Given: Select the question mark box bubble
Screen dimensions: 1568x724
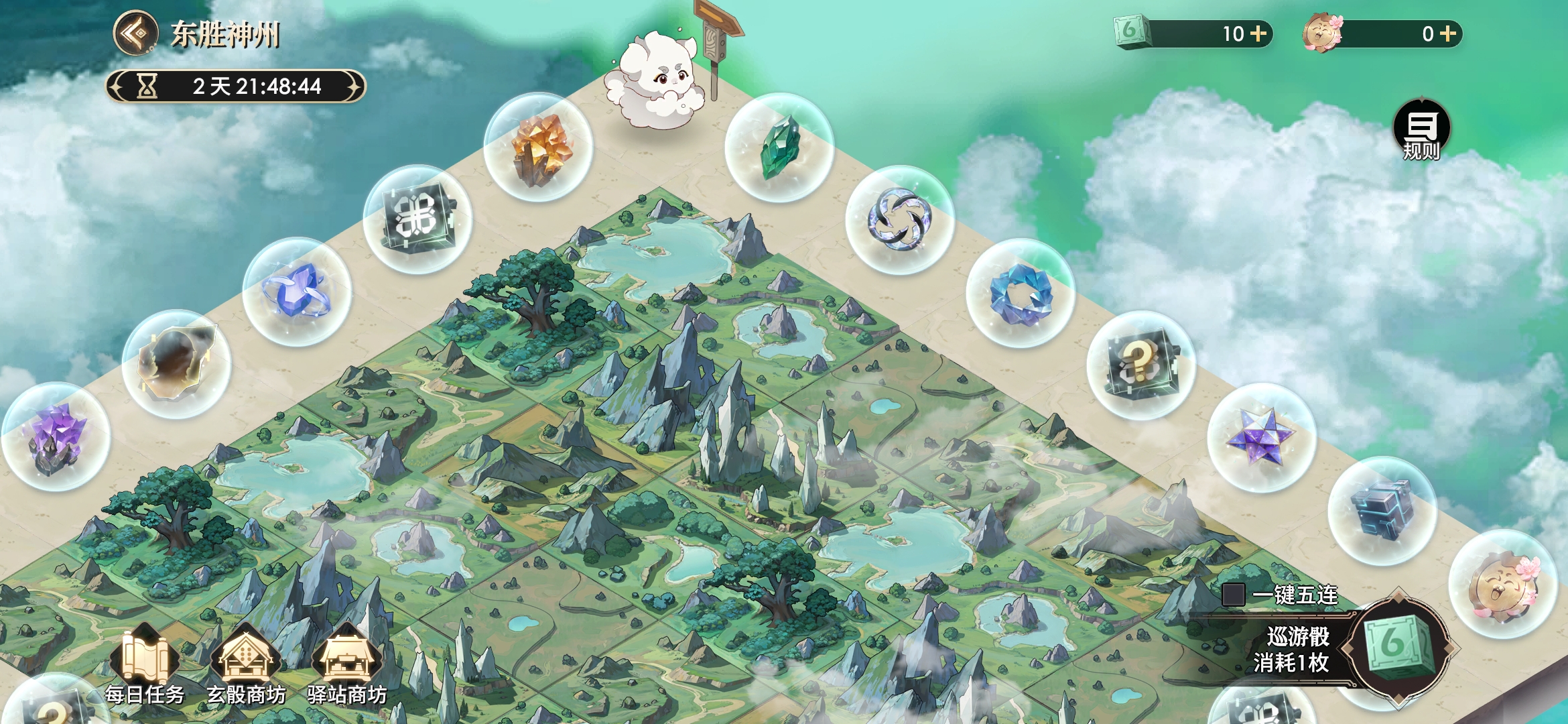Looking at the screenshot, I should tap(1141, 365).
